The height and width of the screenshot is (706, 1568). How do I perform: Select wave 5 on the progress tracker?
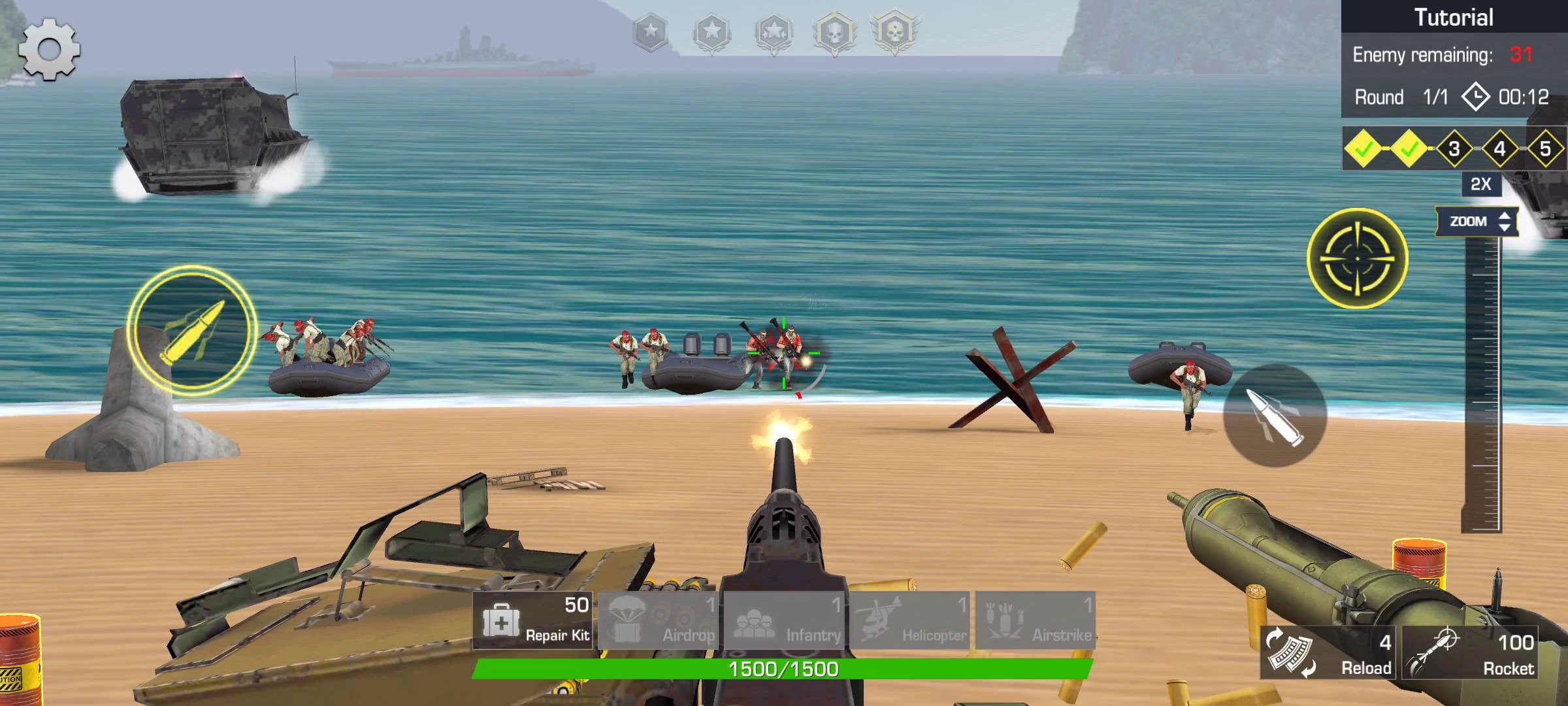[x=1548, y=149]
